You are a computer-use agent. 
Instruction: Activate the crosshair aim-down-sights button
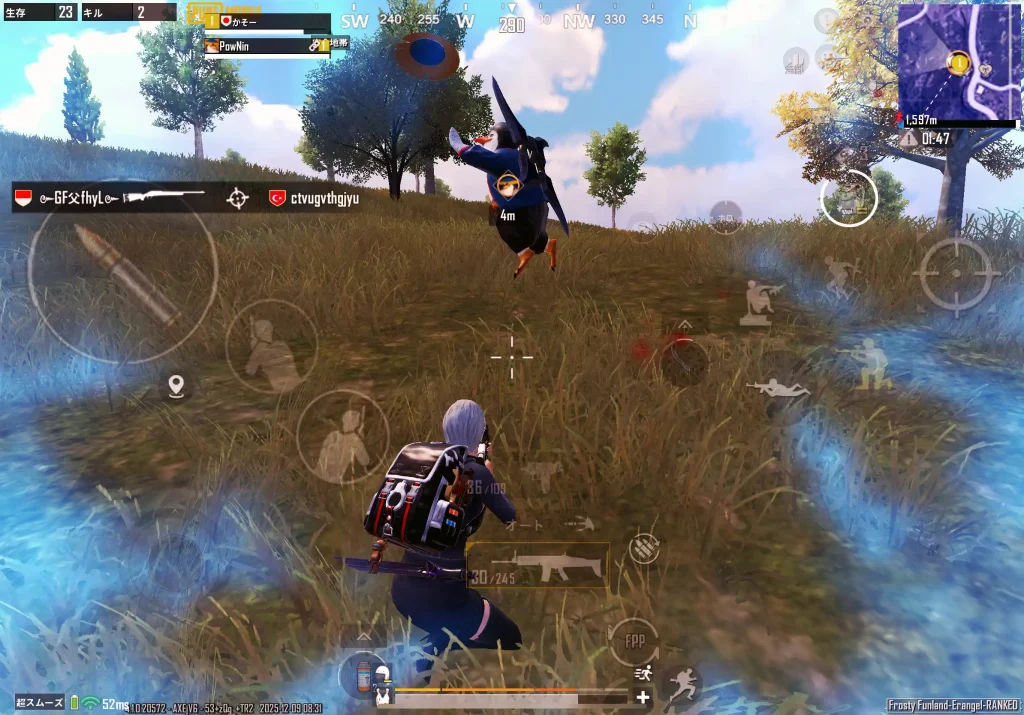pyautogui.click(x=956, y=273)
